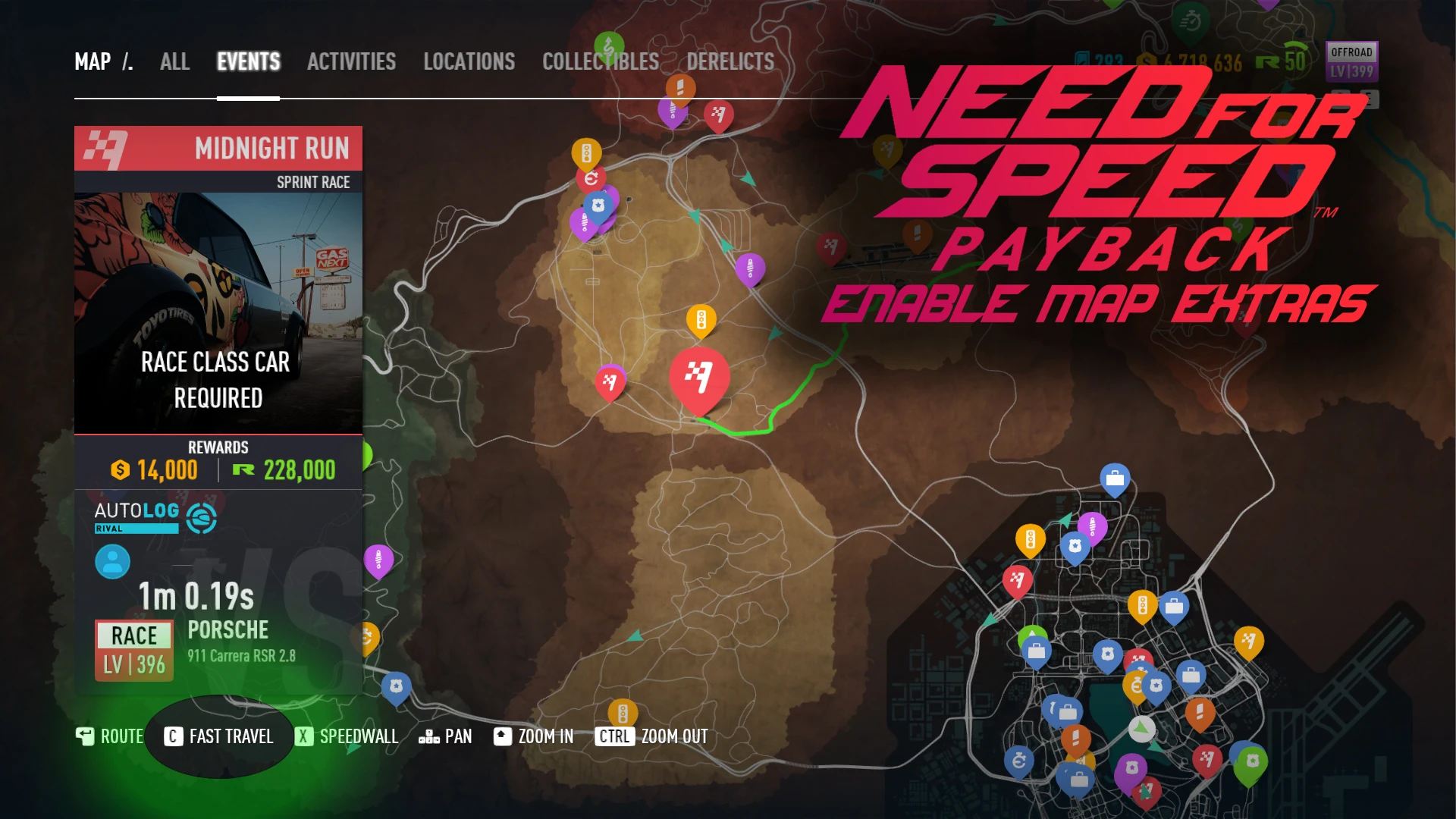
Task: Click the red gas station icon on the map
Action: click(x=593, y=179)
